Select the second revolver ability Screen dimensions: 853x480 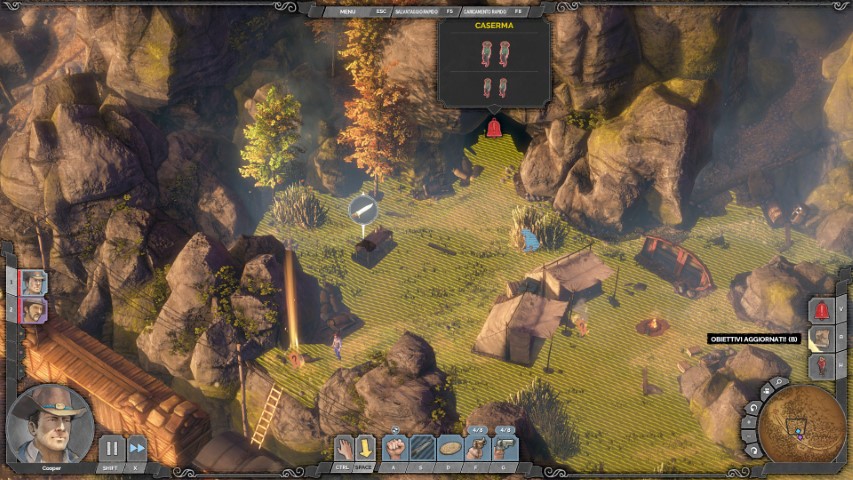505,447
